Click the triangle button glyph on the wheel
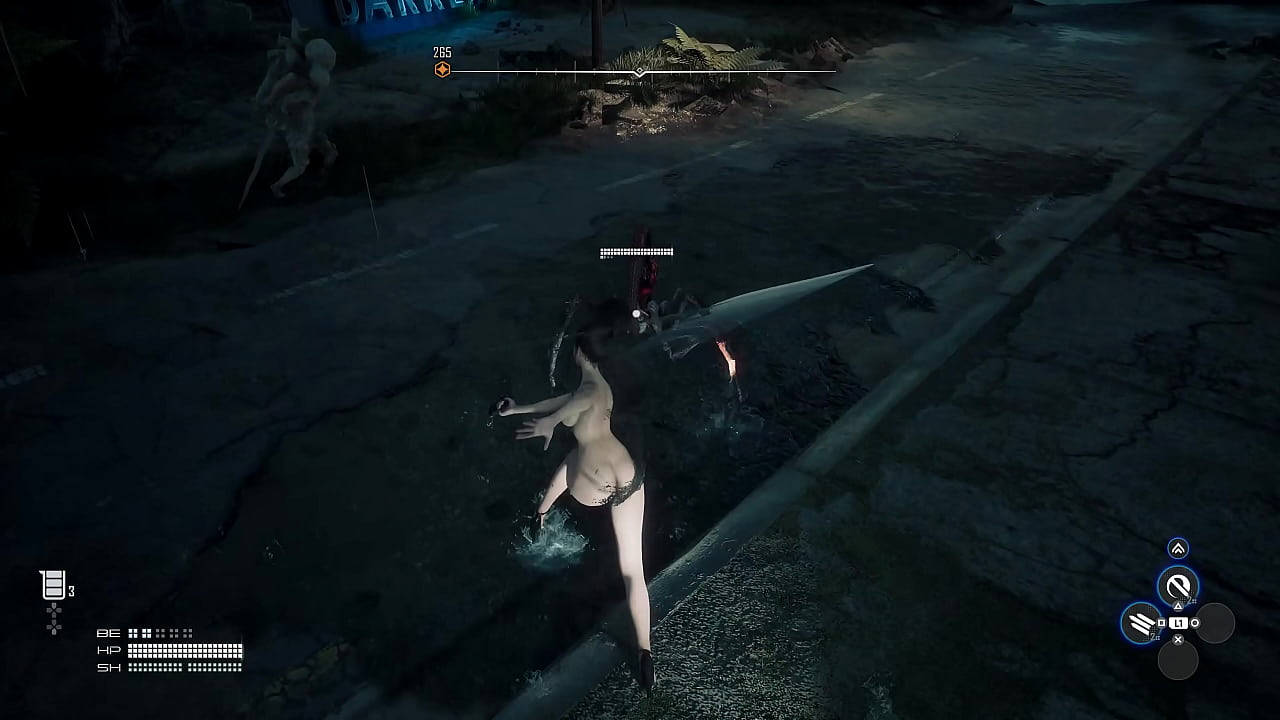This screenshot has width=1280, height=720. (1178, 605)
